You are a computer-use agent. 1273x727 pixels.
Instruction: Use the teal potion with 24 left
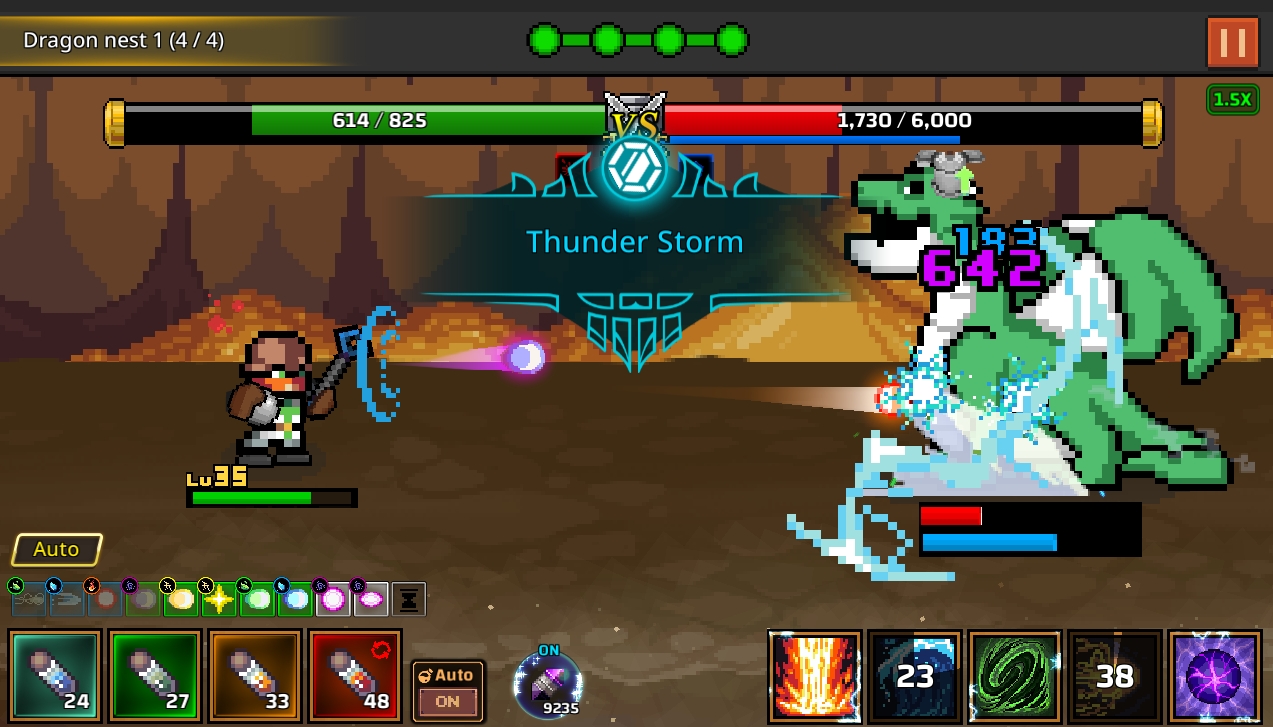[x=55, y=676]
